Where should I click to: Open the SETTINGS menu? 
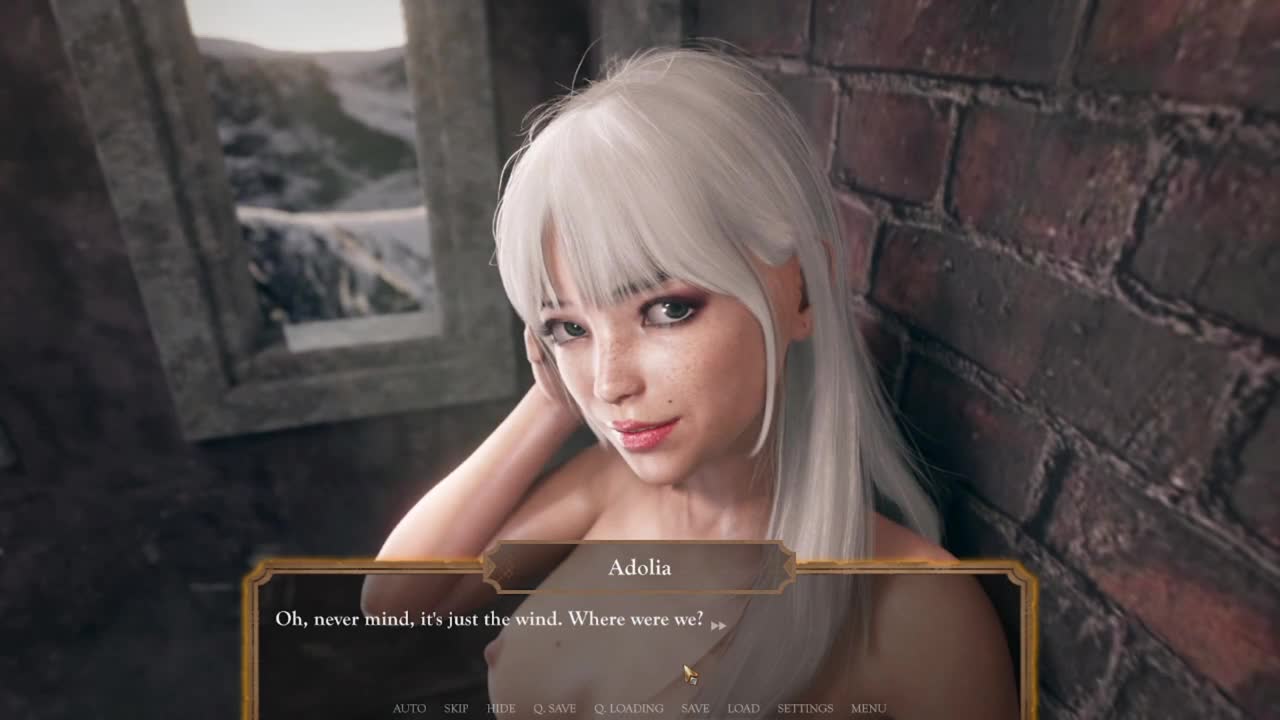(x=805, y=708)
